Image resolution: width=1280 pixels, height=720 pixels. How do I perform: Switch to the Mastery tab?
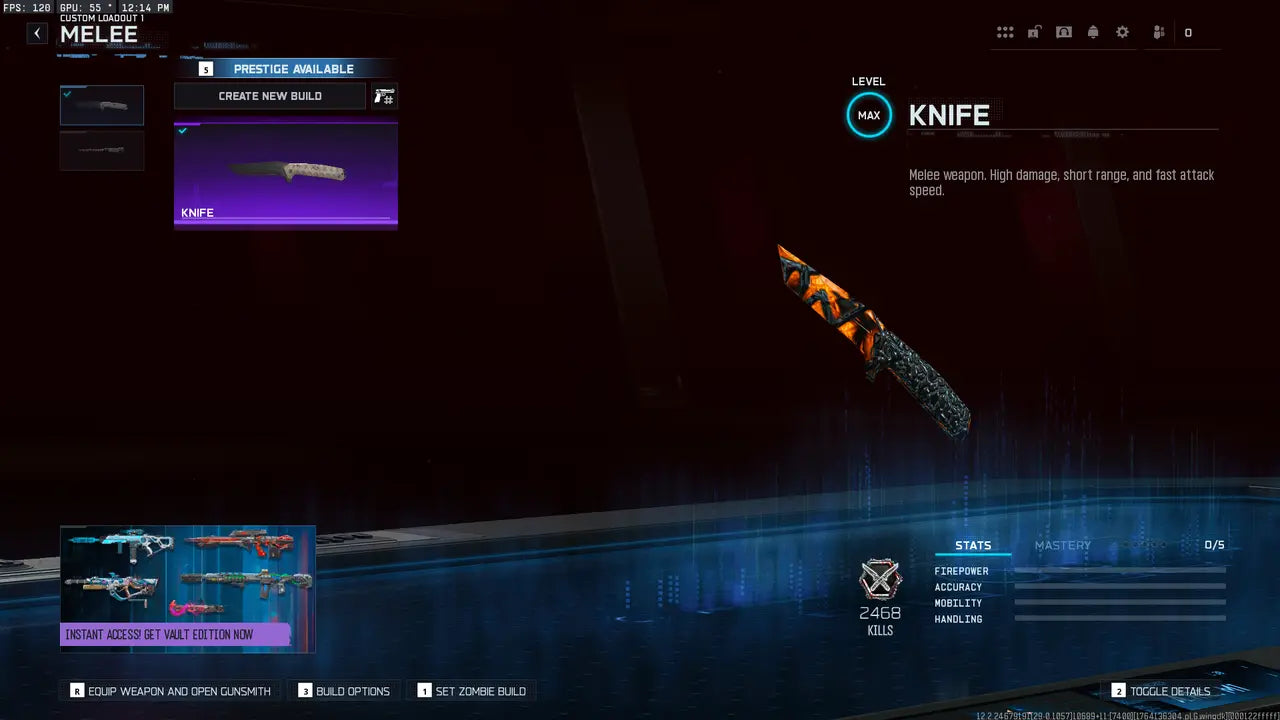[x=1063, y=545]
